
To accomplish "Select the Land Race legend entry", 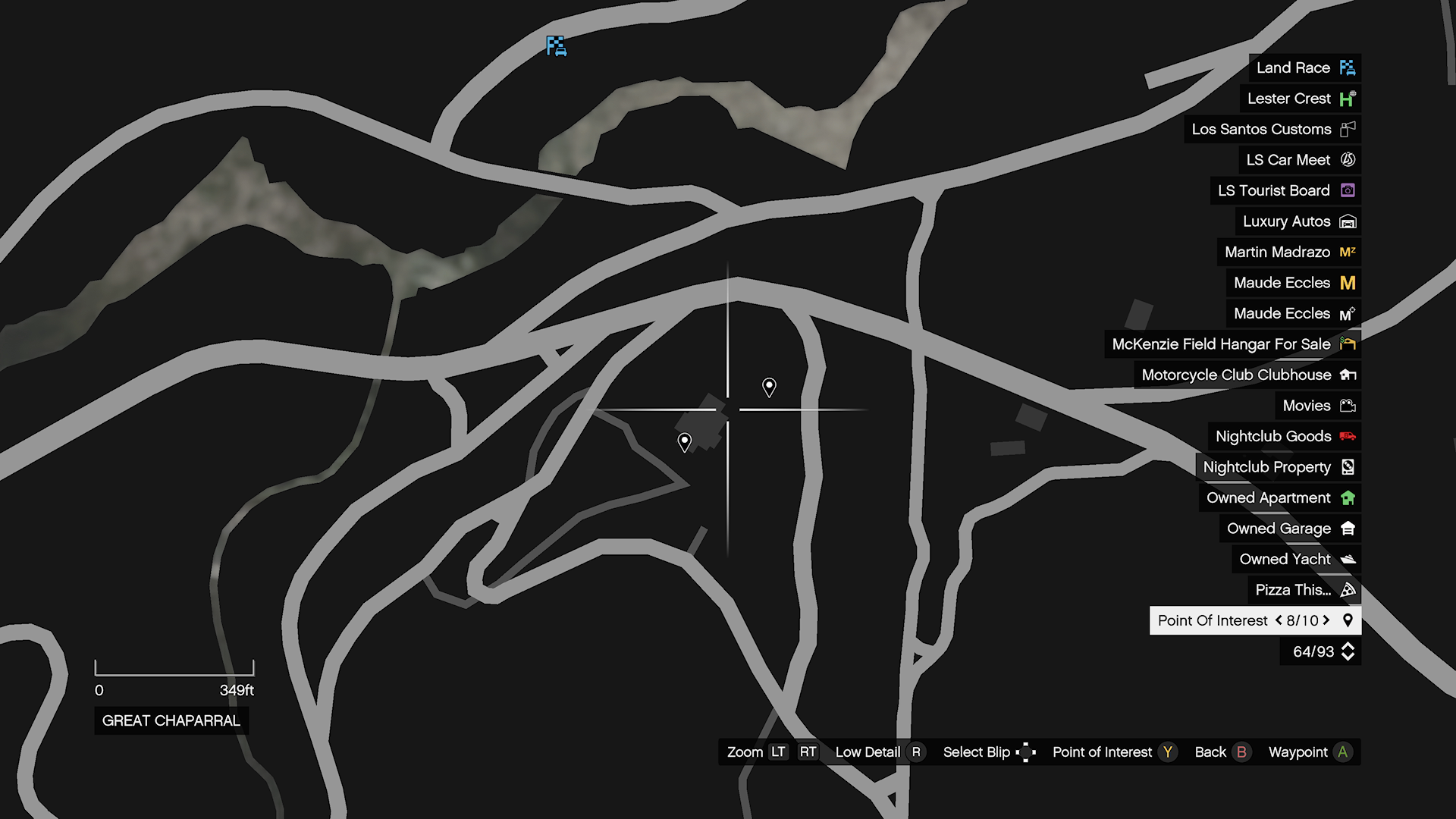I will [1304, 67].
